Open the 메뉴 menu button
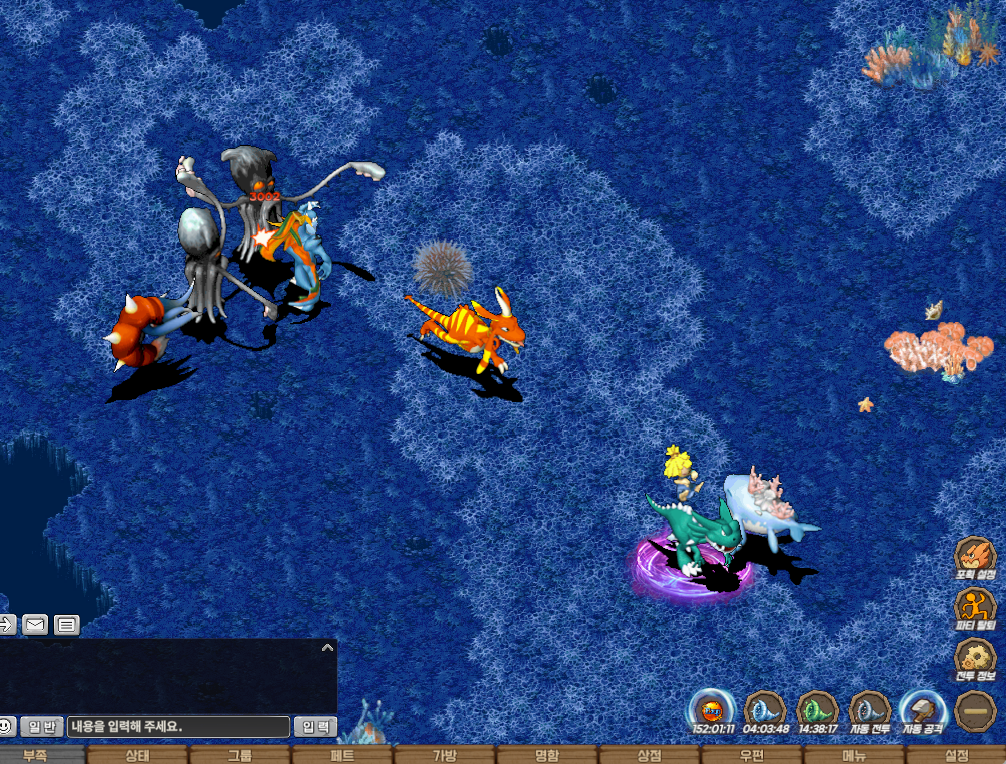Screen dimensions: 1006x764 point(854,756)
